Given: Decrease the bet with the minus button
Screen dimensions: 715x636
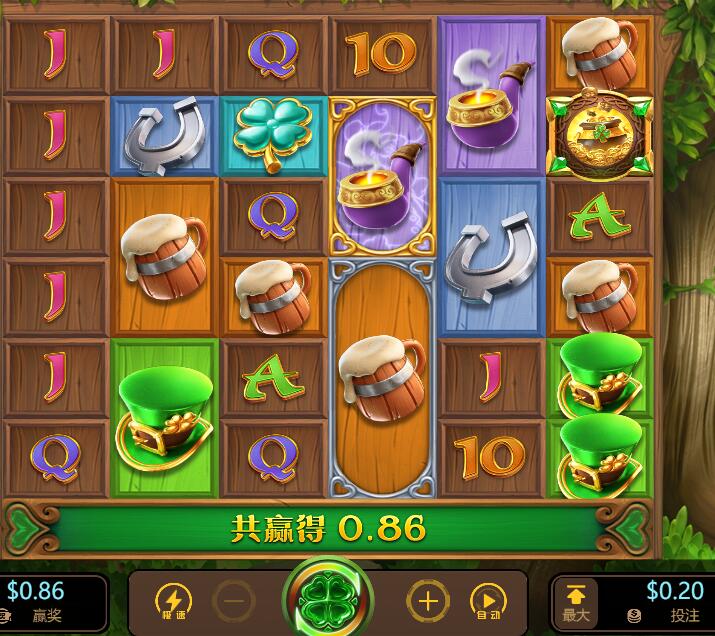Looking at the screenshot, I should 232,601.
